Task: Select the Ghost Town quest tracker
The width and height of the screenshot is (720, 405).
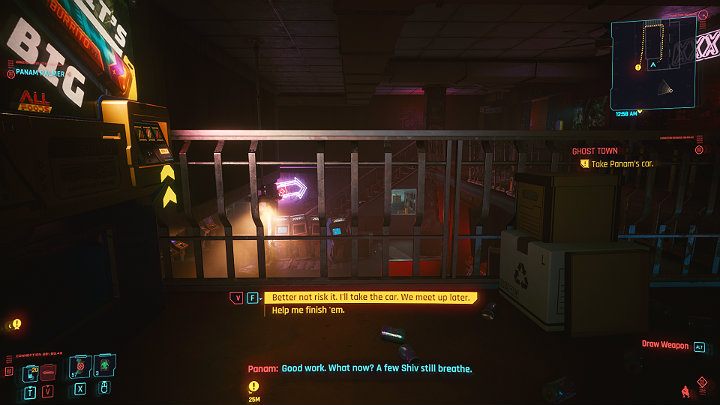Action: click(594, 151)
